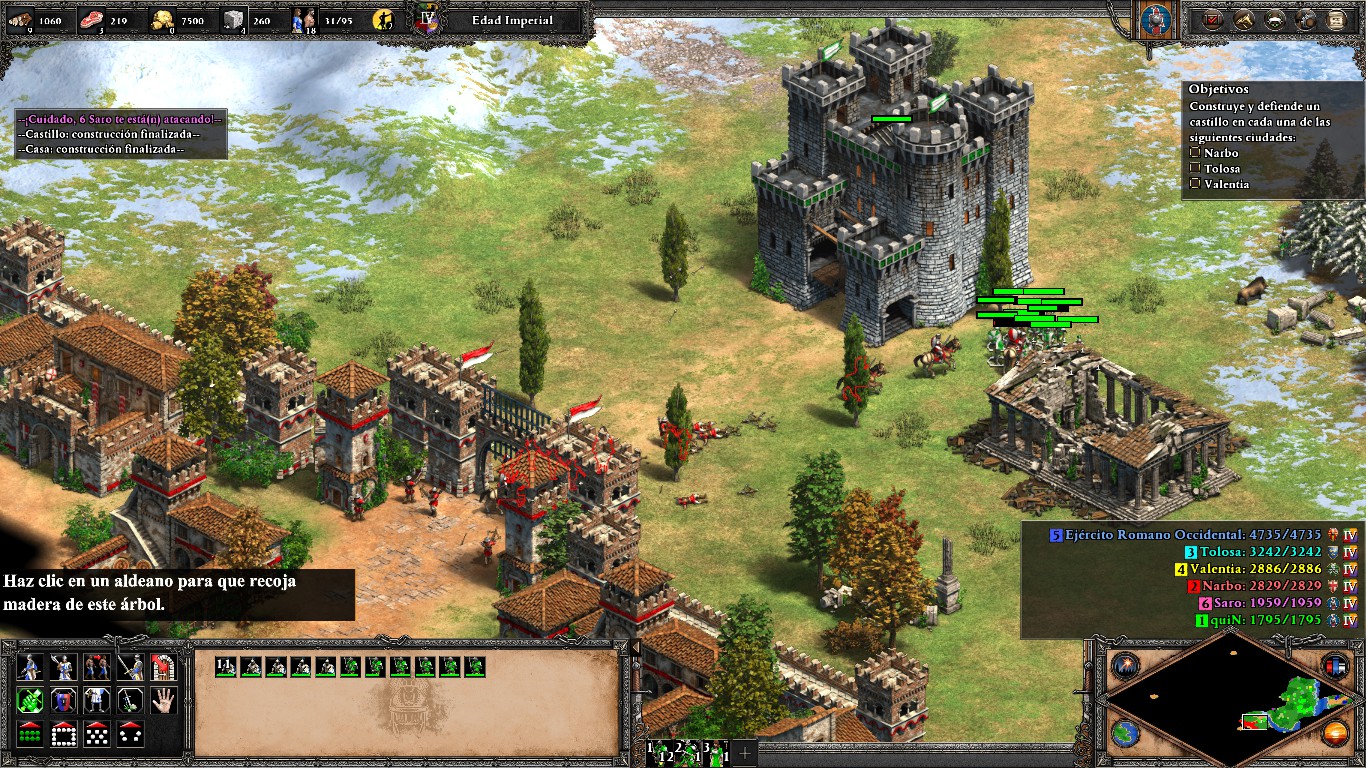Select the first unit portrait marked 11
The width and height of the screenshot is (1366, 768).
pos(225,666)
